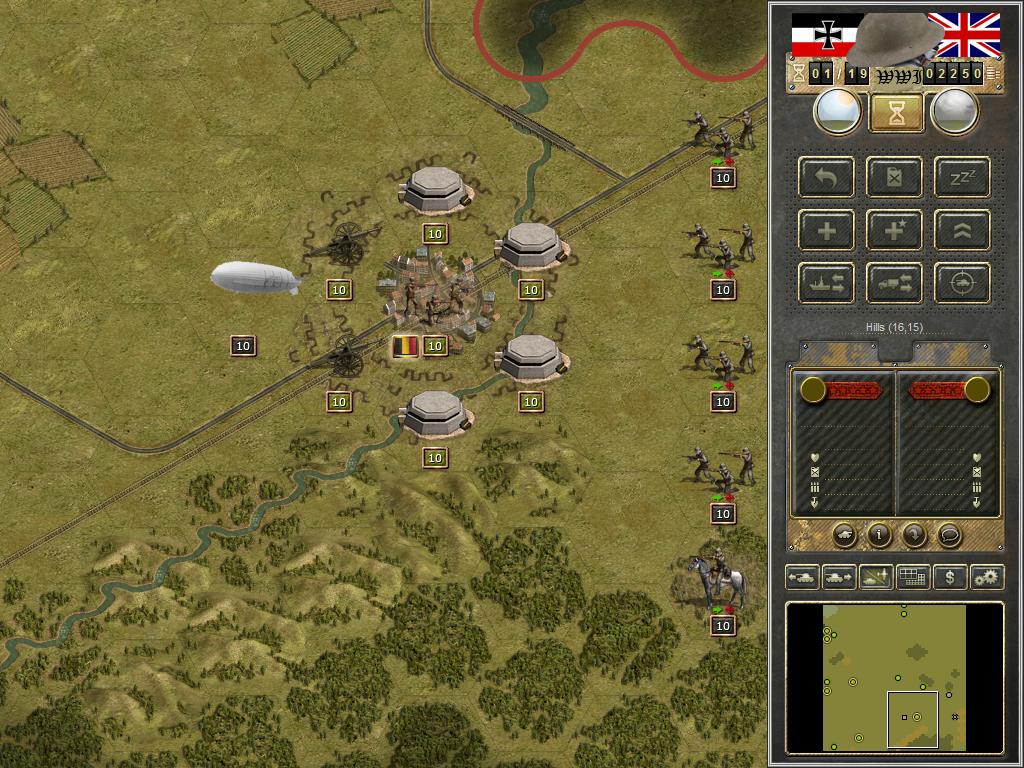Mount or dismount with the truck button

[895, 283]
